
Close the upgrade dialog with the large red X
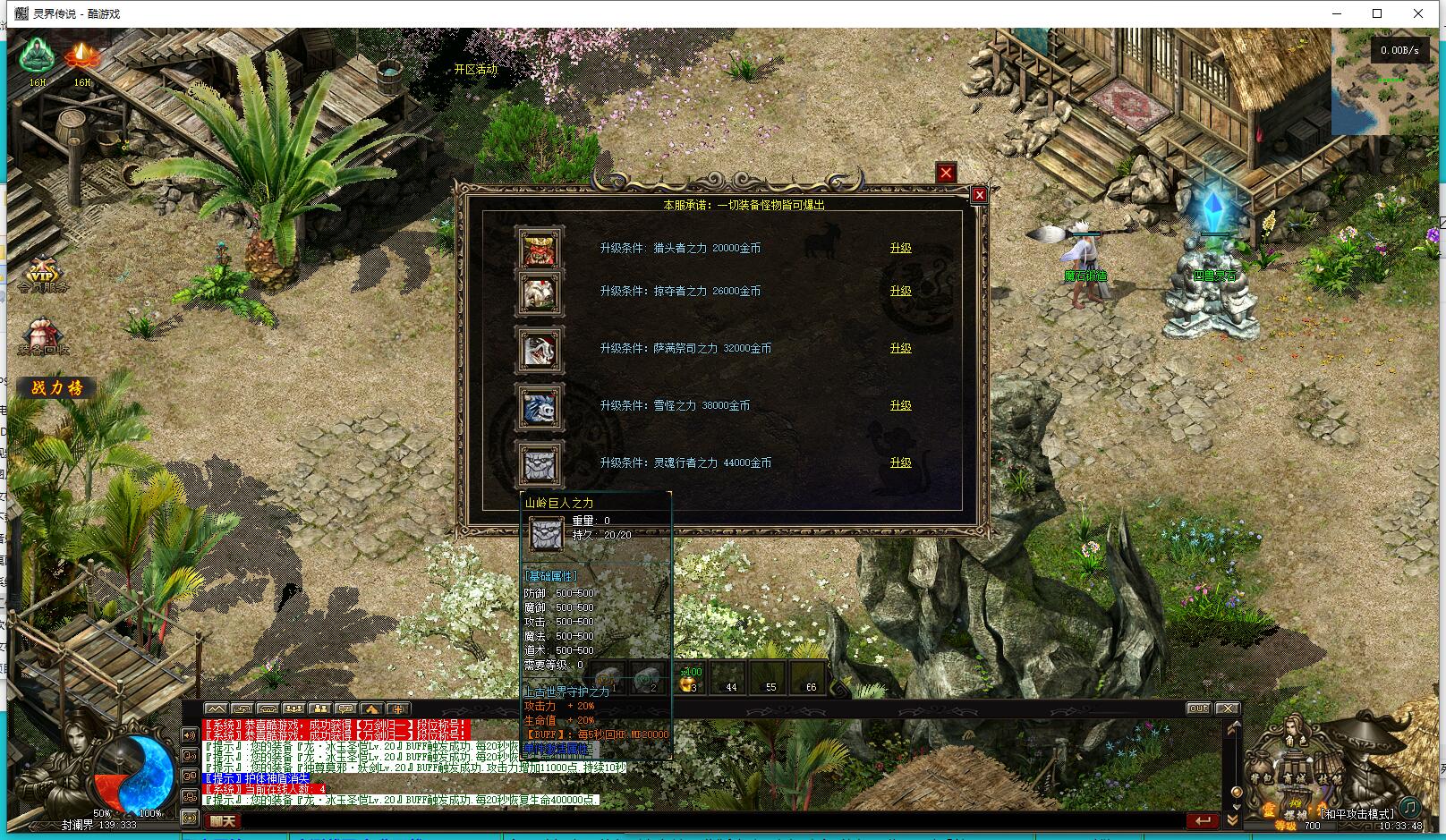coord(946,173)
